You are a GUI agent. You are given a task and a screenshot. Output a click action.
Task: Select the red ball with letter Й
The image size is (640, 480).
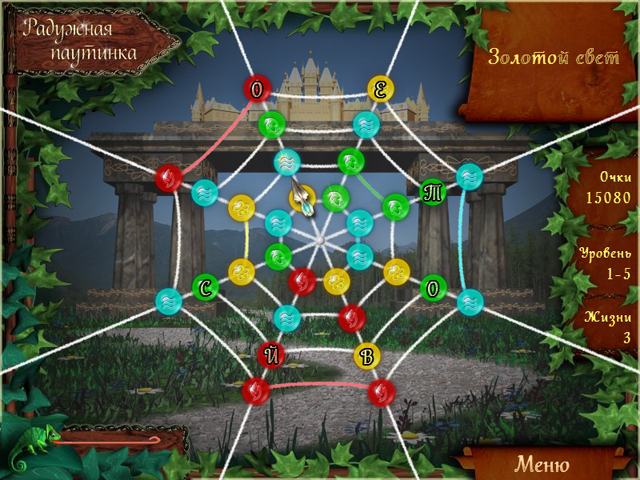pos(268,353)
